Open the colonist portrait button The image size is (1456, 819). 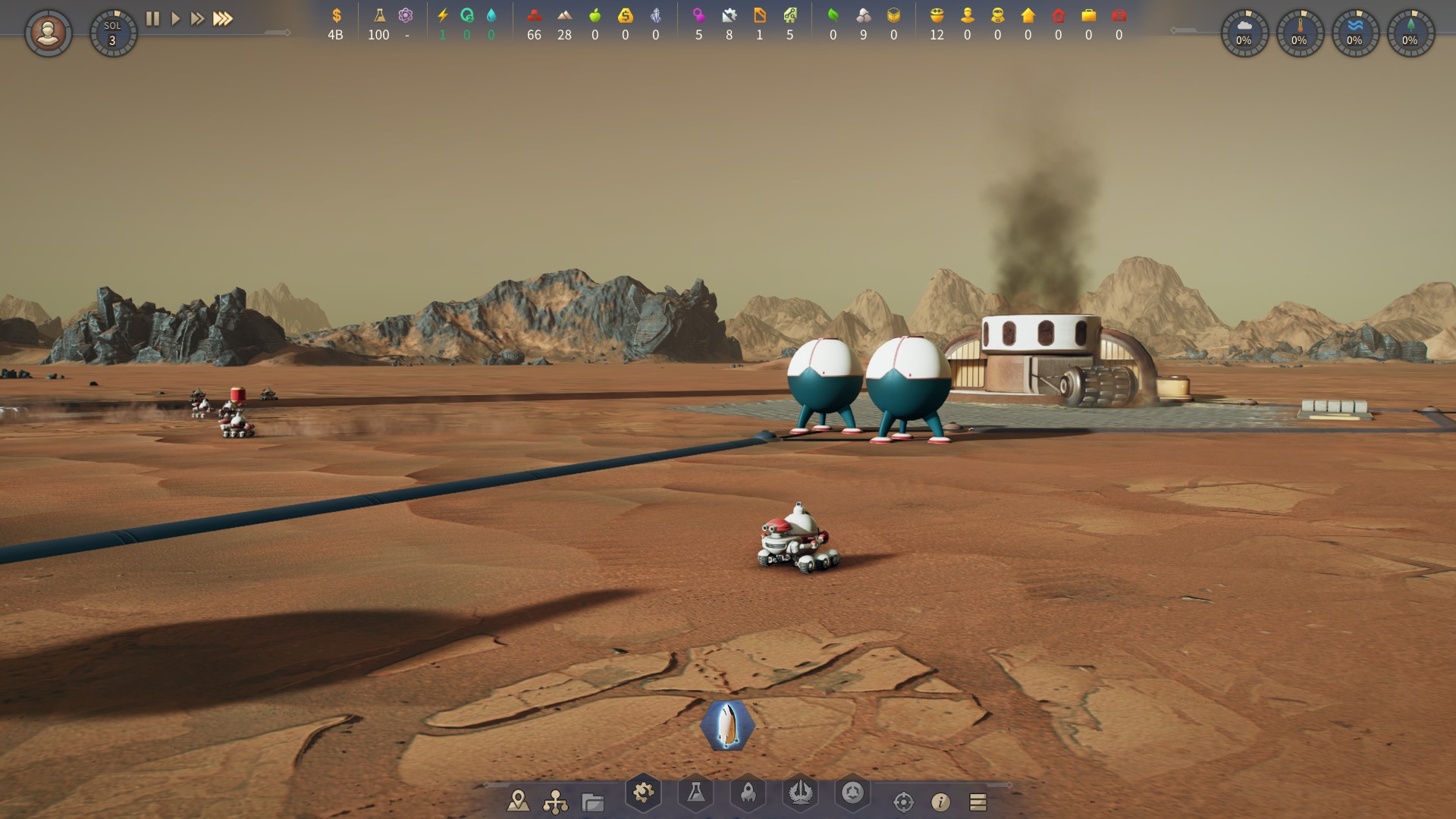pos(49,33)
